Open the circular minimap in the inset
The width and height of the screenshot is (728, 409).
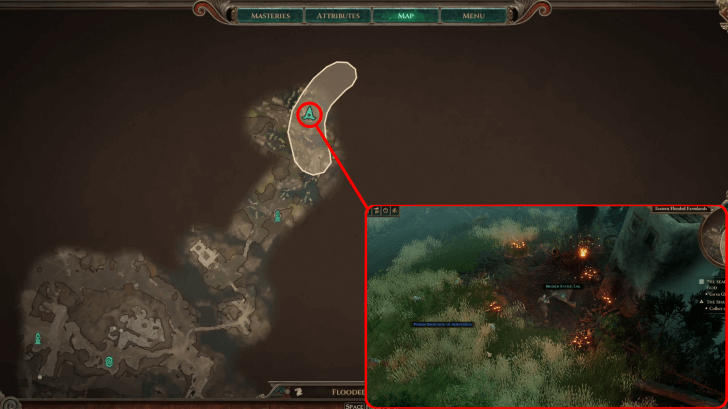point(716,240)
